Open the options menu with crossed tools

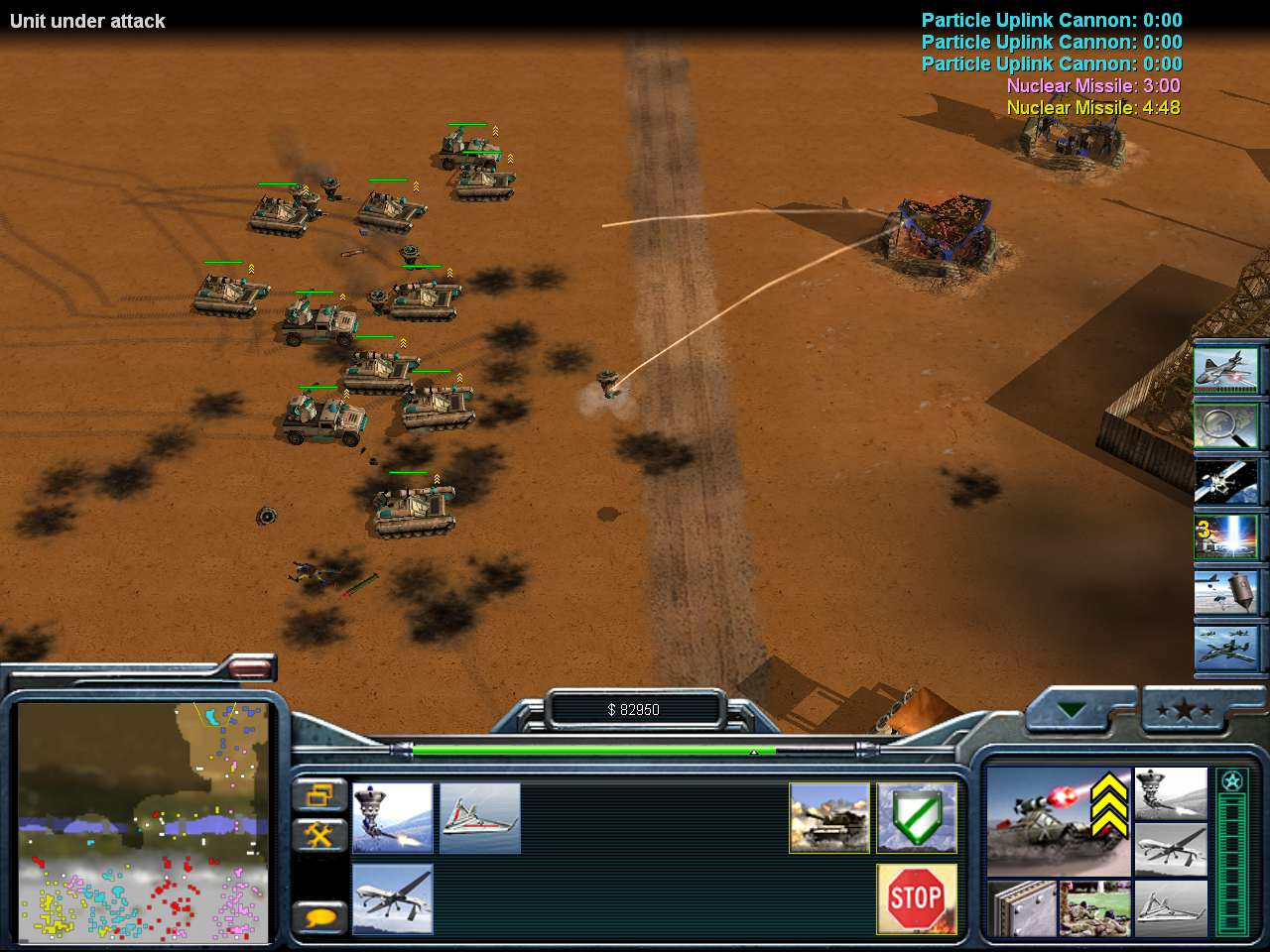(x=319, y=835)
